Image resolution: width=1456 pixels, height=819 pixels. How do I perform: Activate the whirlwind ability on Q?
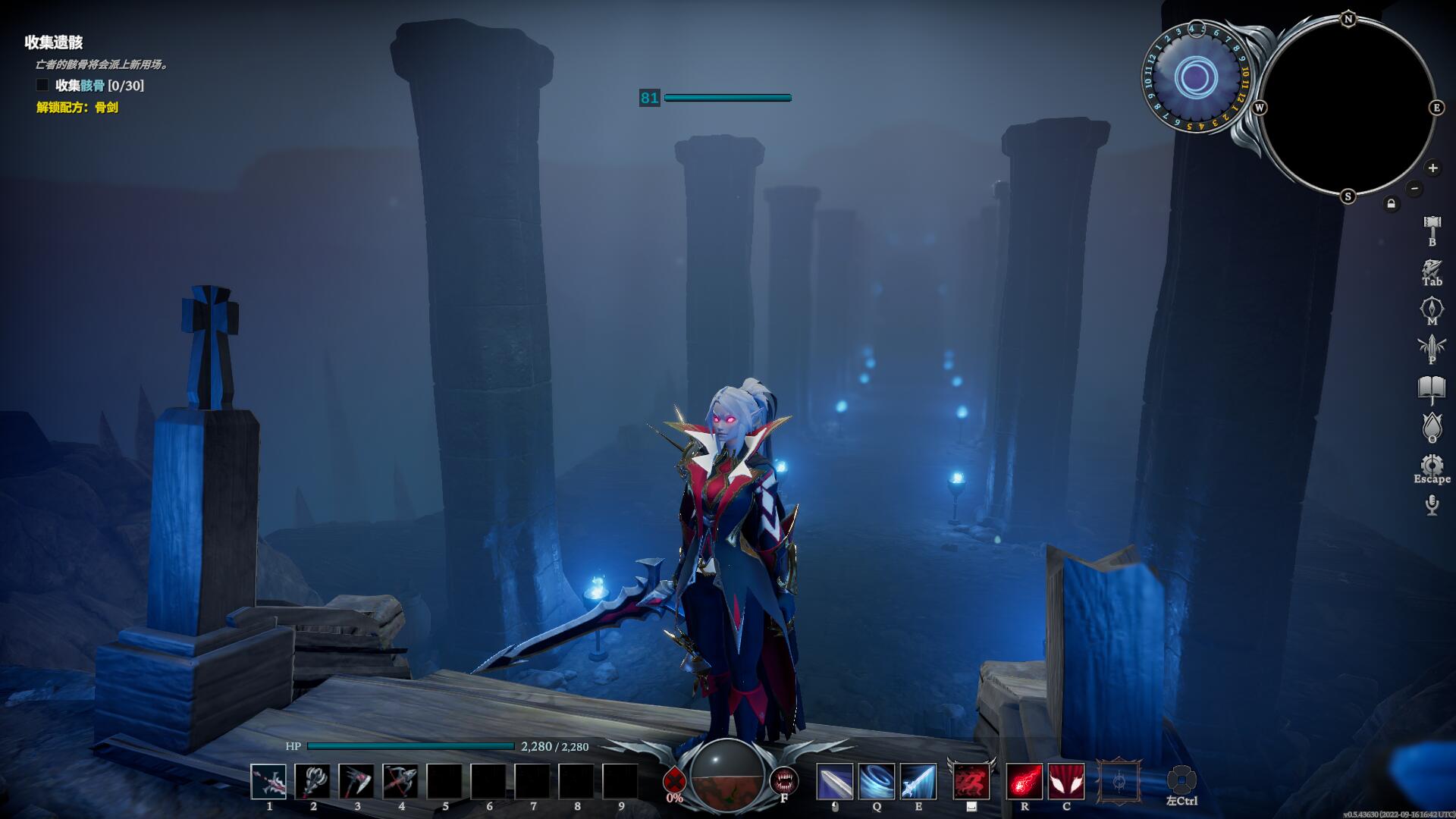[876, 782]
